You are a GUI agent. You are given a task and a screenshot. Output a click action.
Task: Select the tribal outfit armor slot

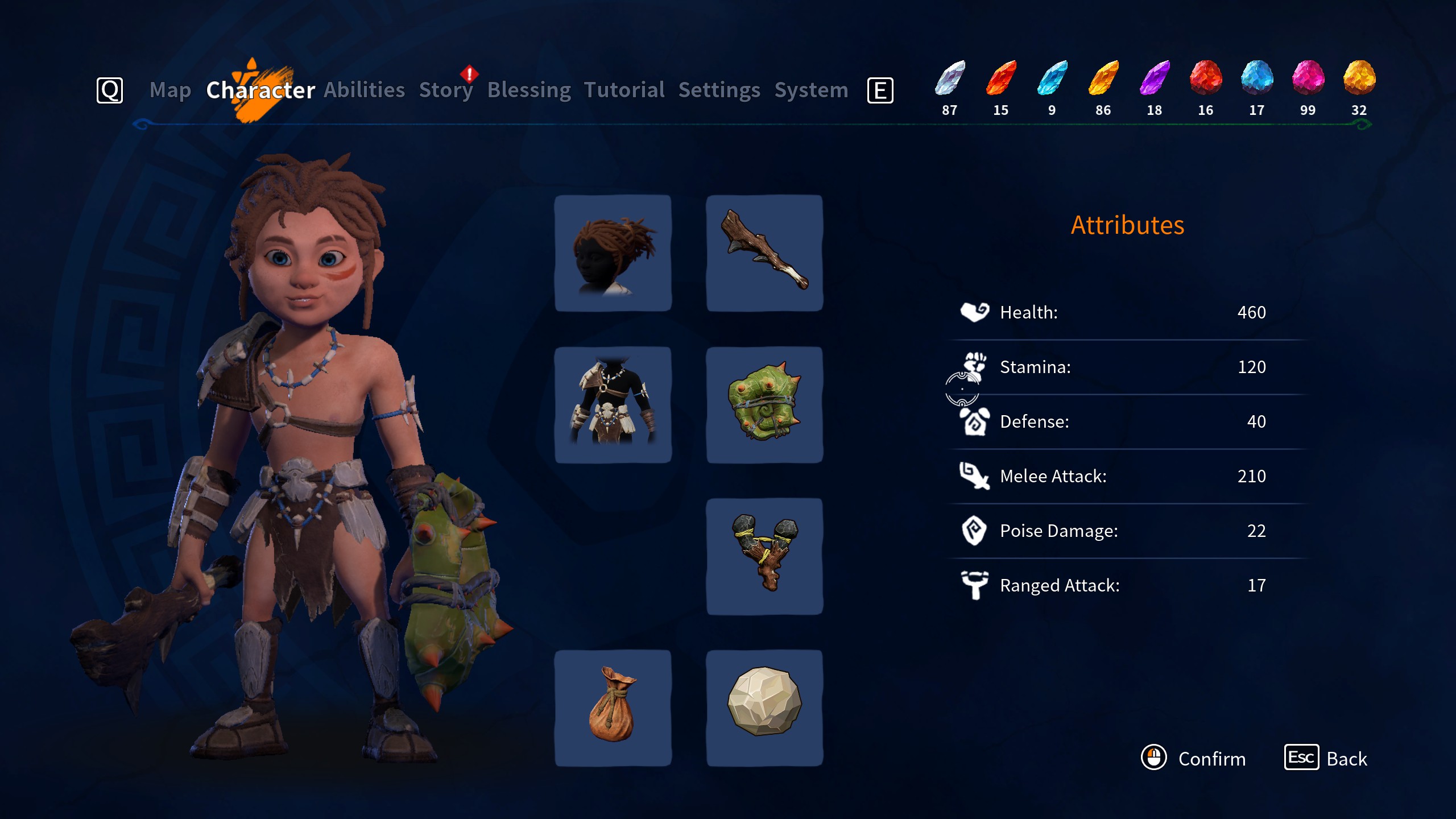pos(613,405)
